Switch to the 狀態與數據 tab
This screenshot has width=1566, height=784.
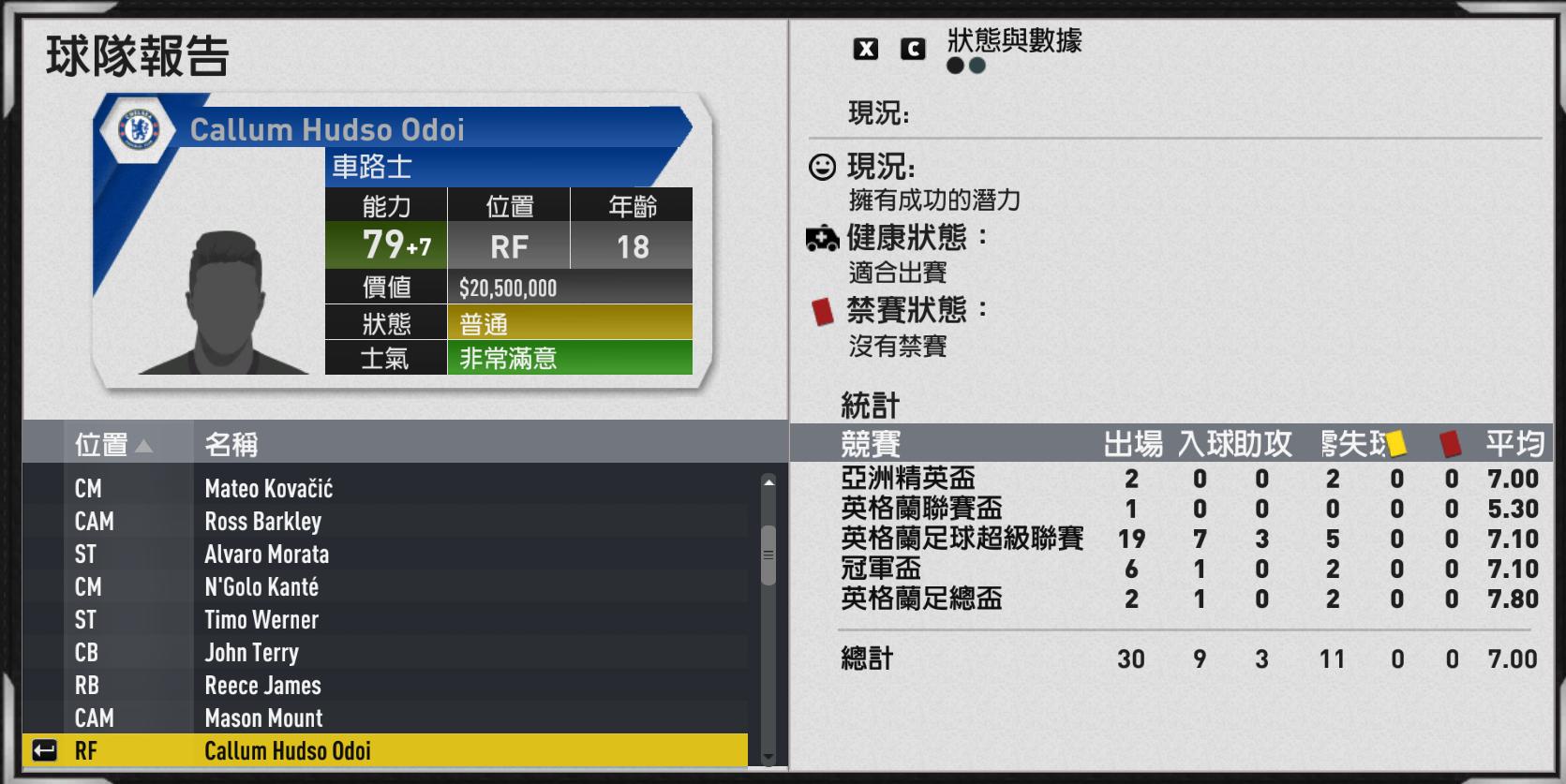(x=1014, y=40)
